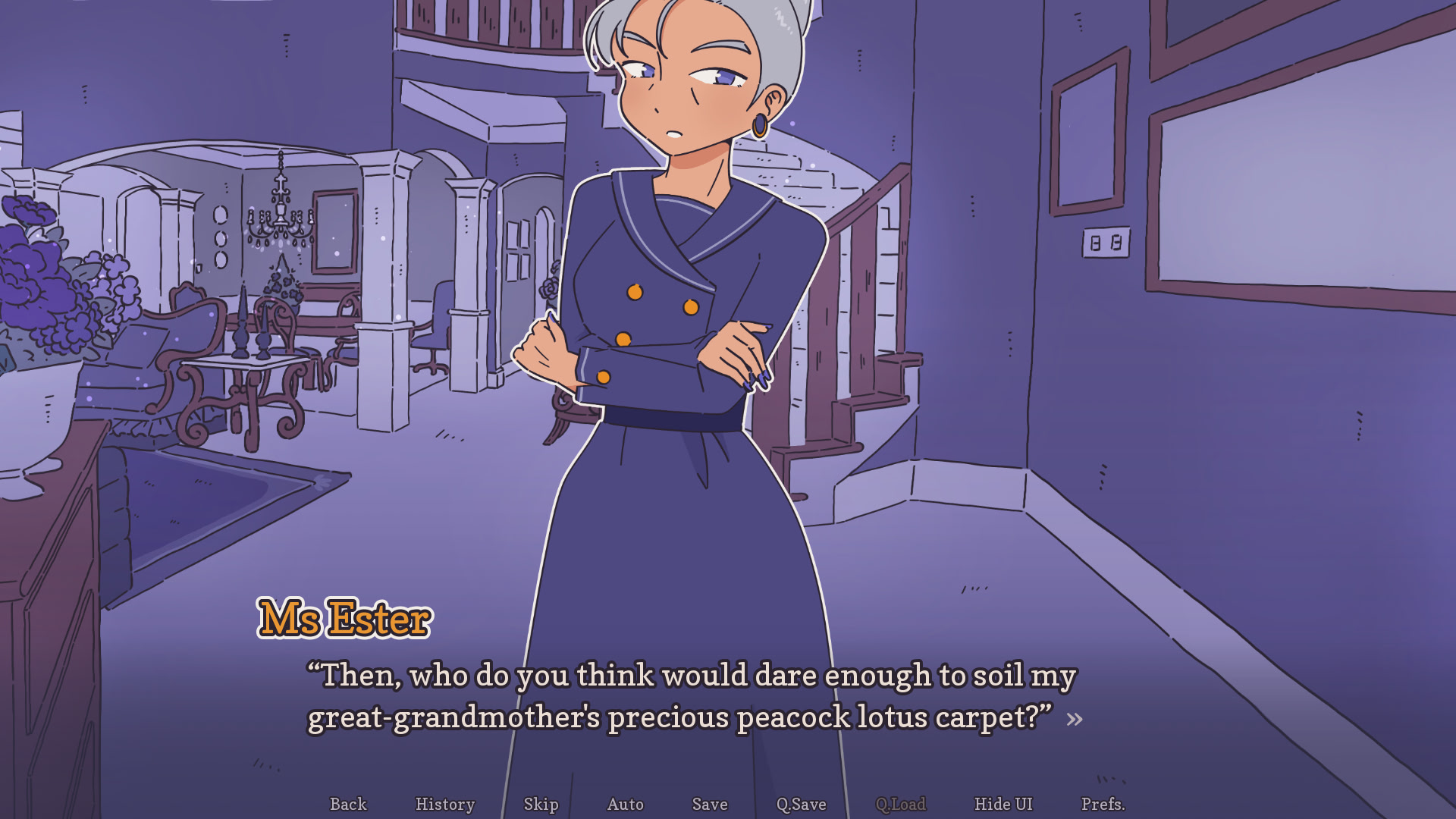Enable Skip mode to fast-forward text
The image size is (1456, 819).
pyautogui.click(x=541, y=805)
